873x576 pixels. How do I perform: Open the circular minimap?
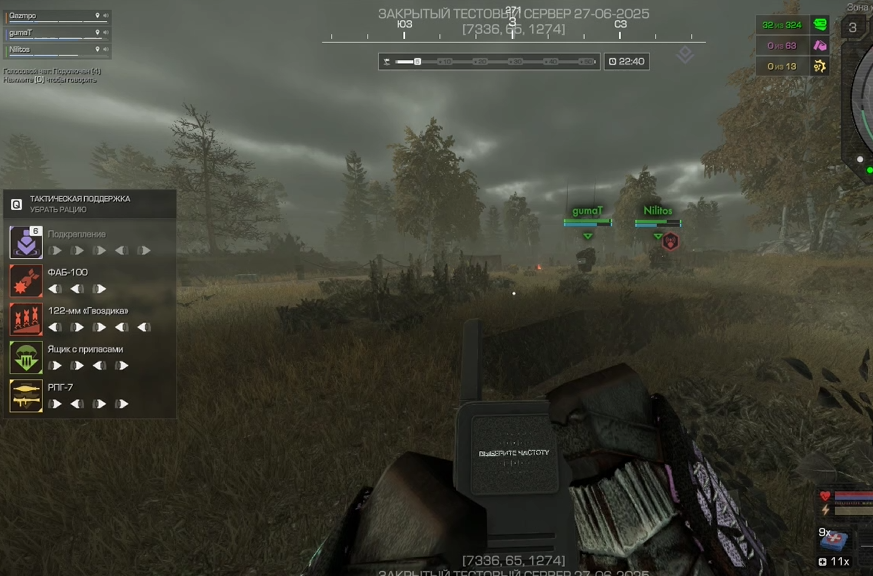pos(862,100)
